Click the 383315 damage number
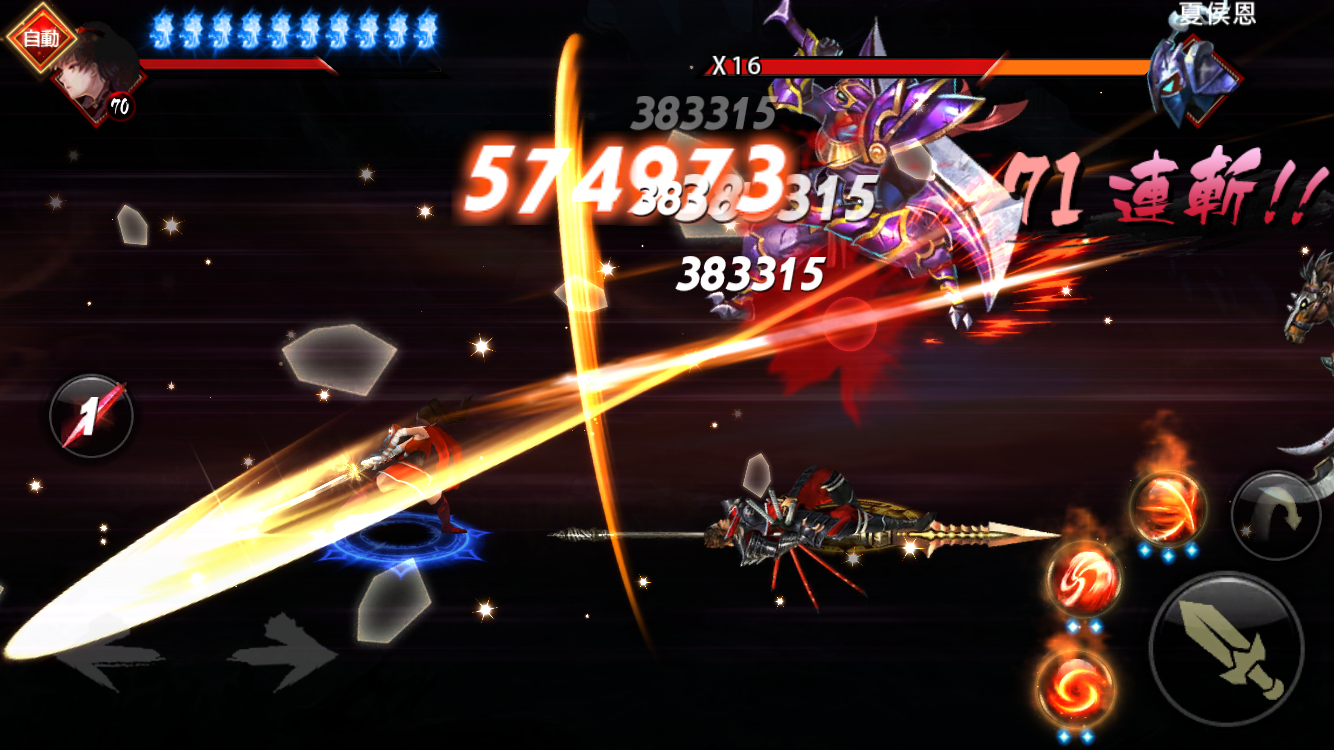Viewport: 1334px width, 750px height. 750,270
